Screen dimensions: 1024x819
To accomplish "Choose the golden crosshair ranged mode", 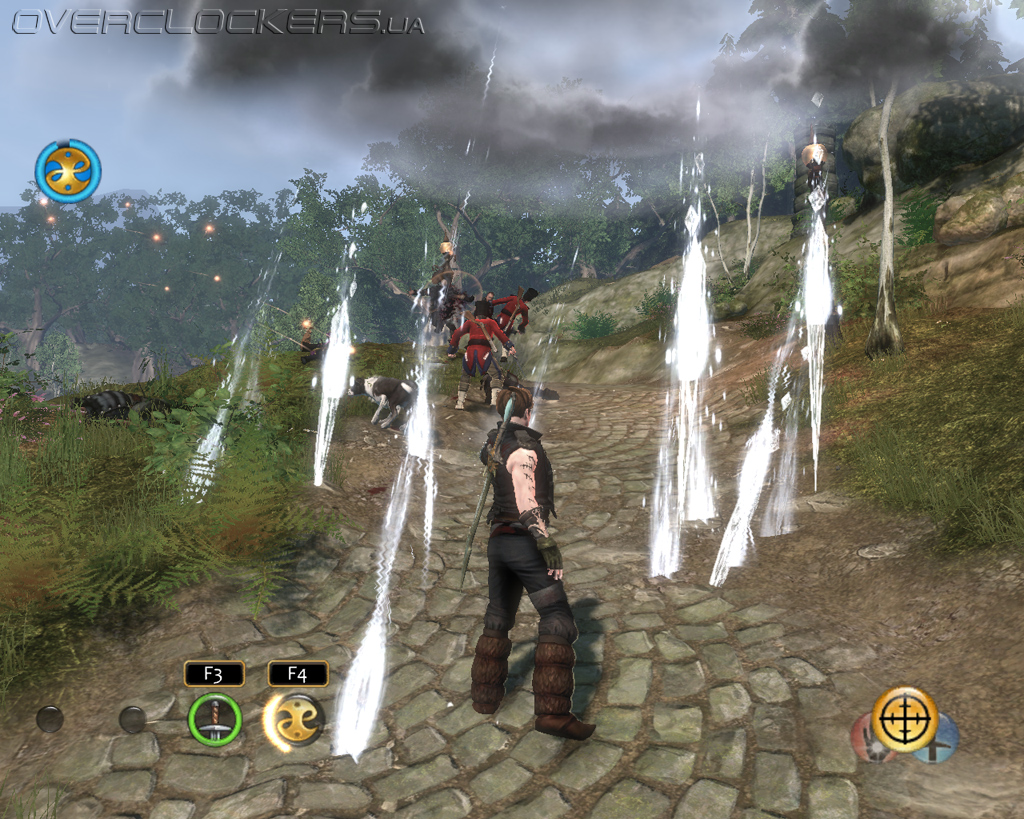I will coord(904,718).
